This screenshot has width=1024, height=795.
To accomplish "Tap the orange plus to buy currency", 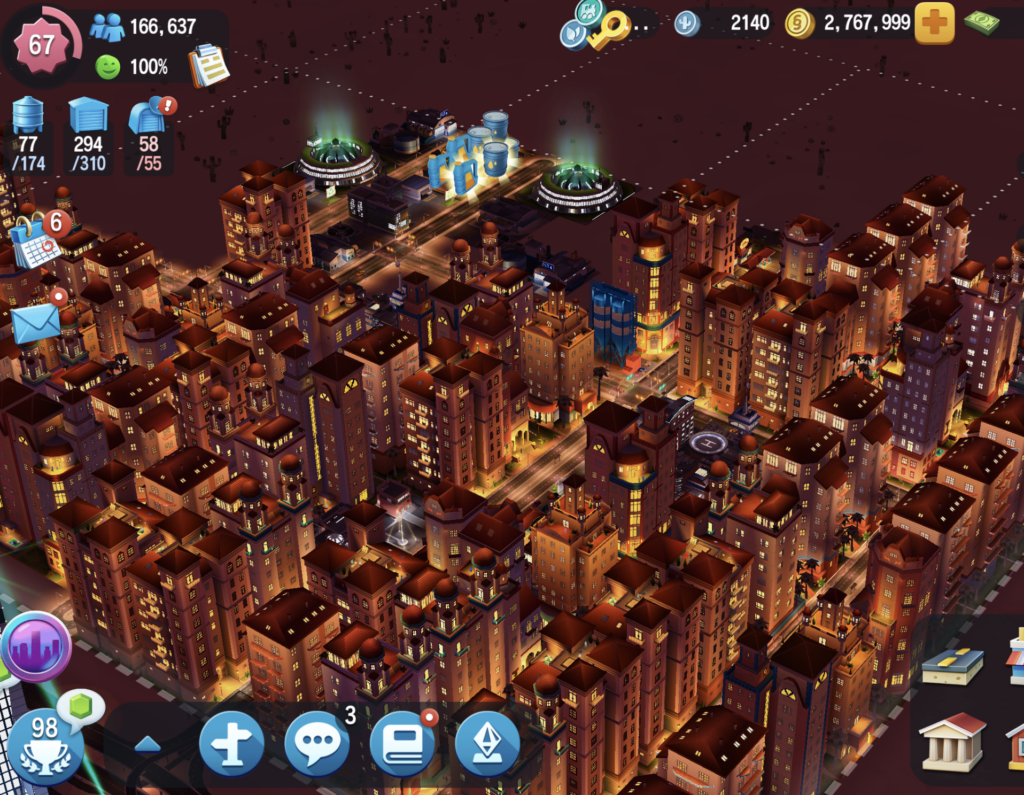I will pos(934,23).
